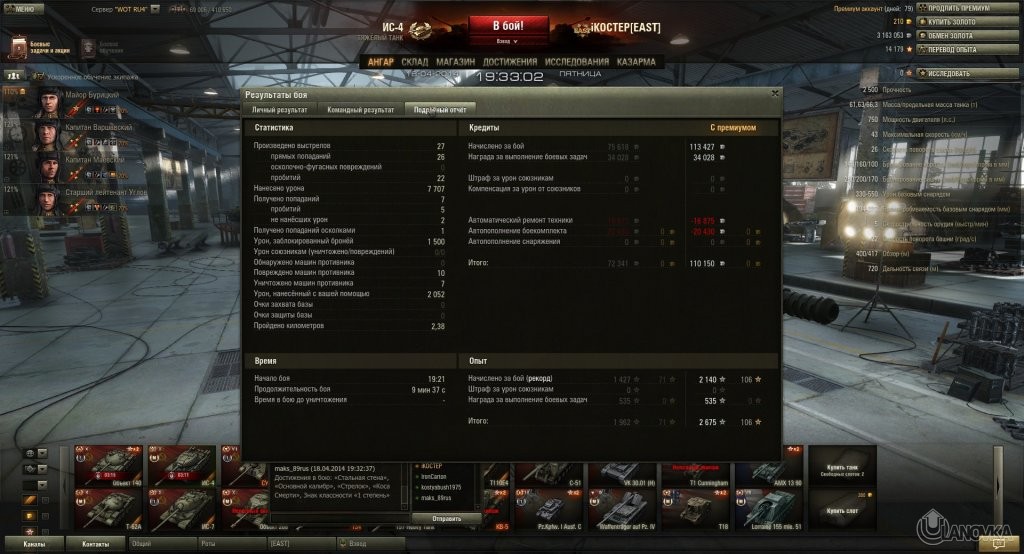Viewport: 1024px width, 554px height.
Task: Click the "Купить золото" button
Action: coord(958,21)
